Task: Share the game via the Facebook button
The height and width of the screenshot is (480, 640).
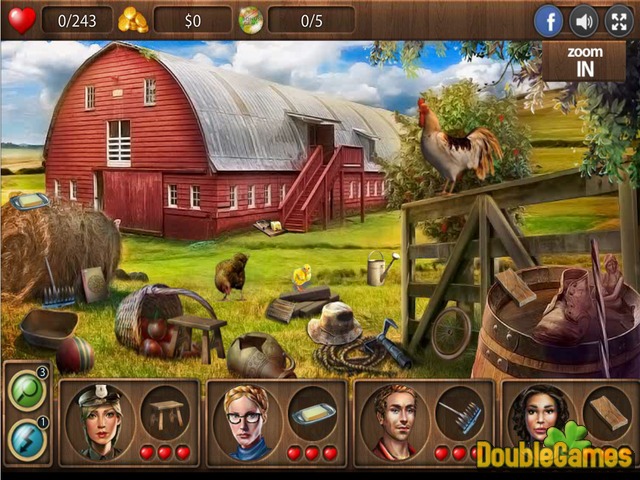Action: 548,20
